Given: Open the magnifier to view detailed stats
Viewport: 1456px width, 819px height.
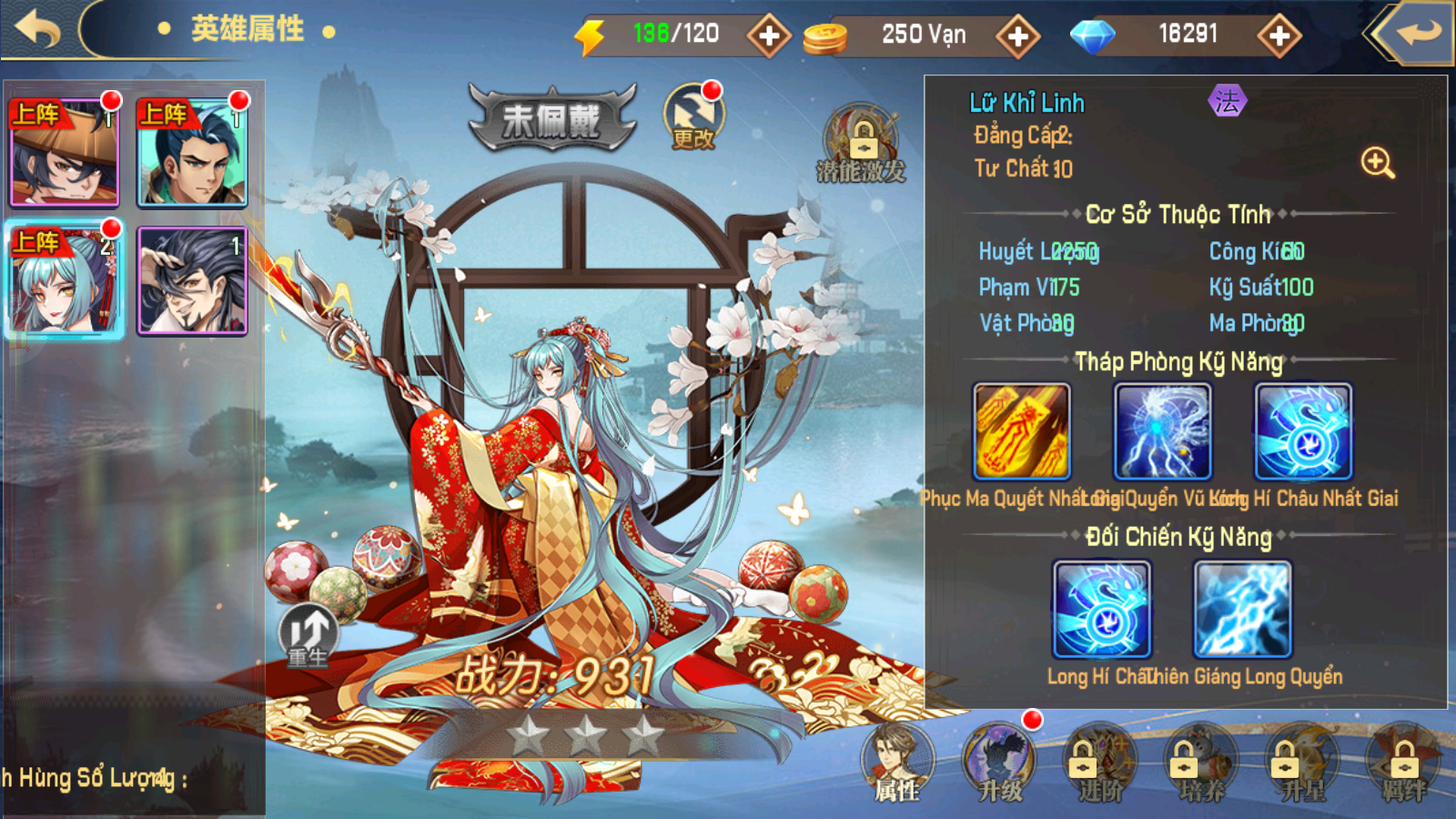Looking at the screenshot, I should coord(1378,164).
